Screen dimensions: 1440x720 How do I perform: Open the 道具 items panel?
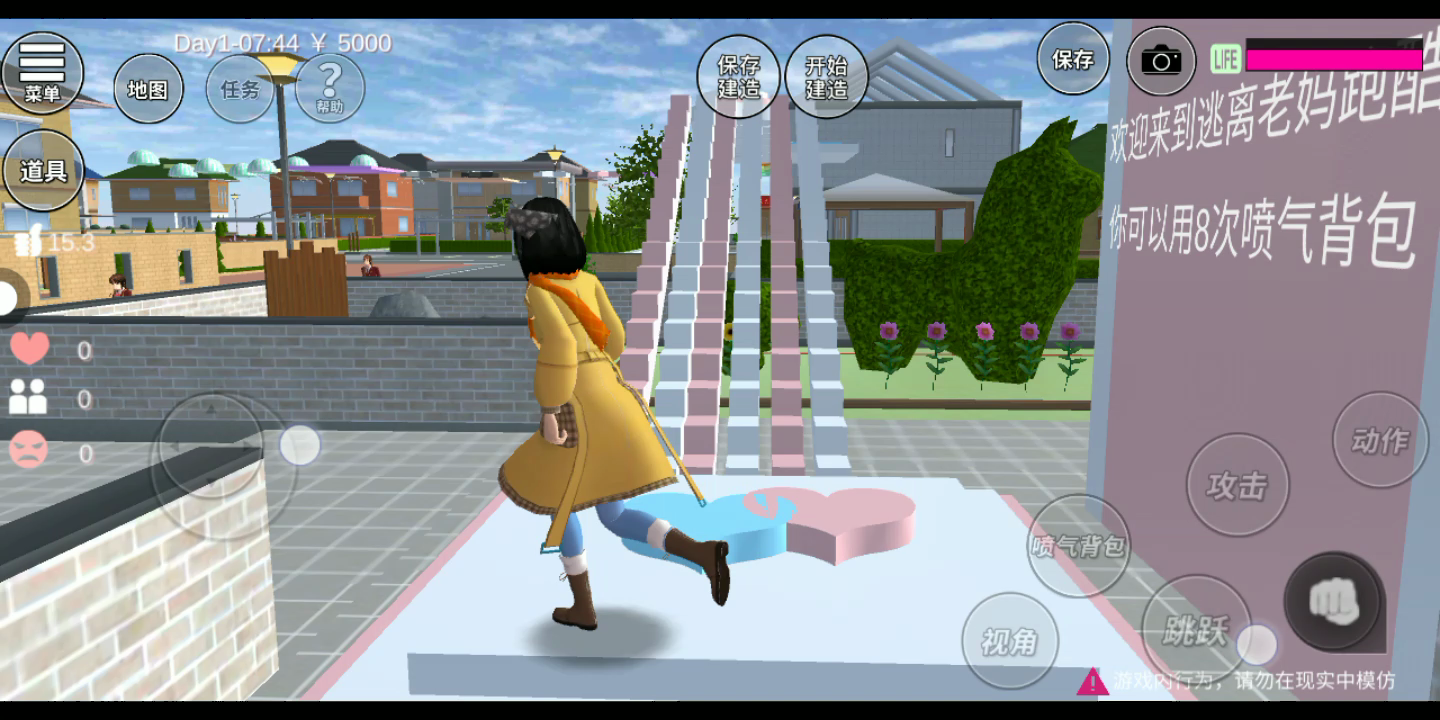[x=44, y=171]
